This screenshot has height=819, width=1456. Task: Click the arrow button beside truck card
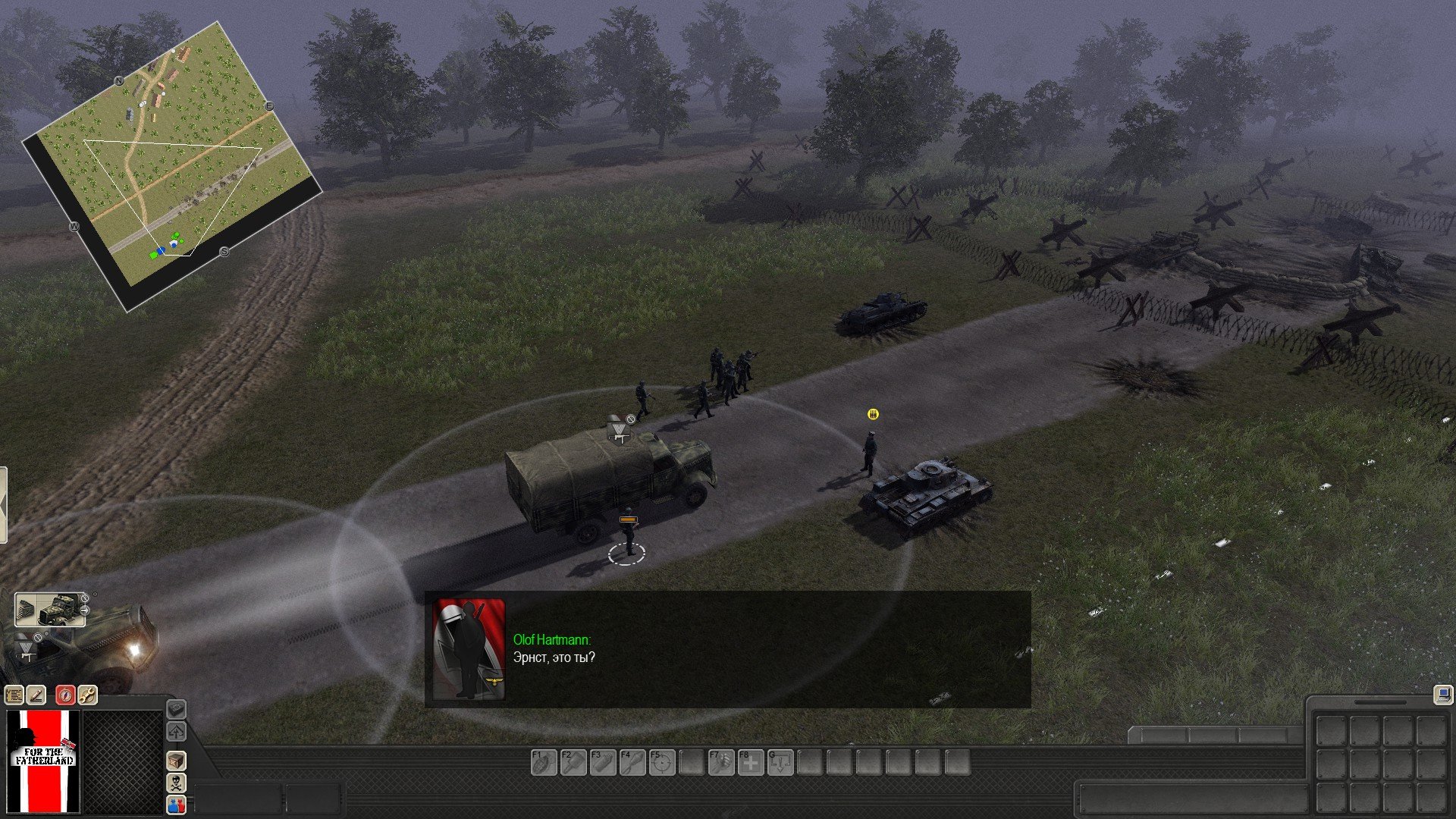85,610
